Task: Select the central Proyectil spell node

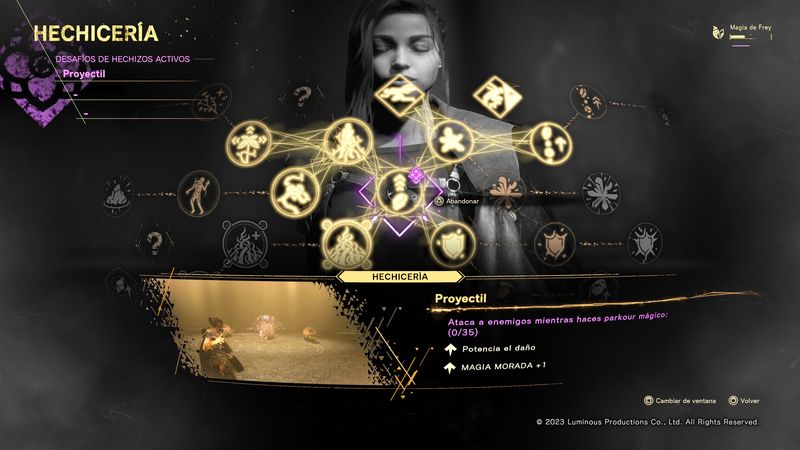Action: tap(399, 188)
